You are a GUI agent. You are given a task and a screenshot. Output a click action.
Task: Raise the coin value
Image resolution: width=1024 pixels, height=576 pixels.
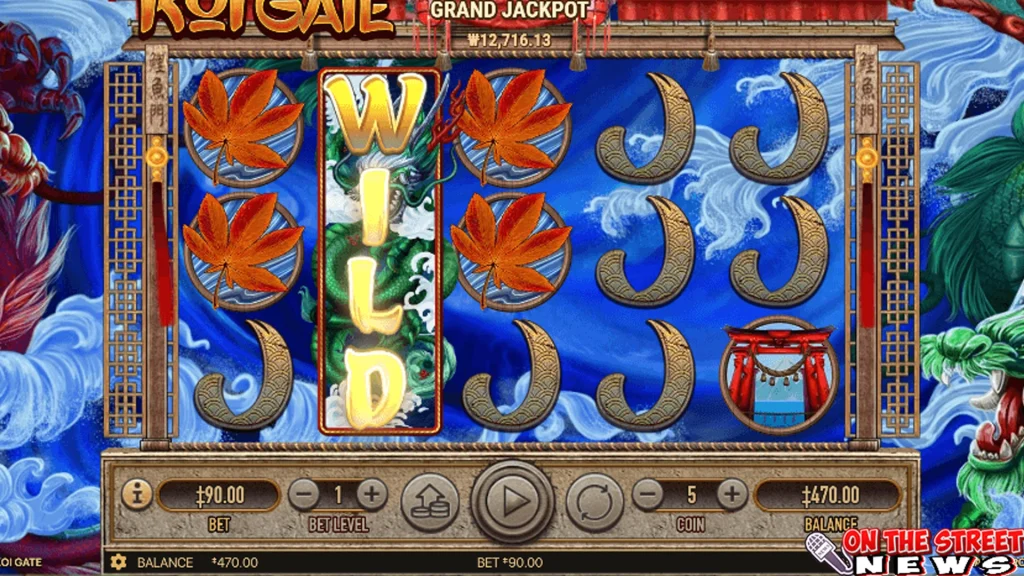pos(732,494)
